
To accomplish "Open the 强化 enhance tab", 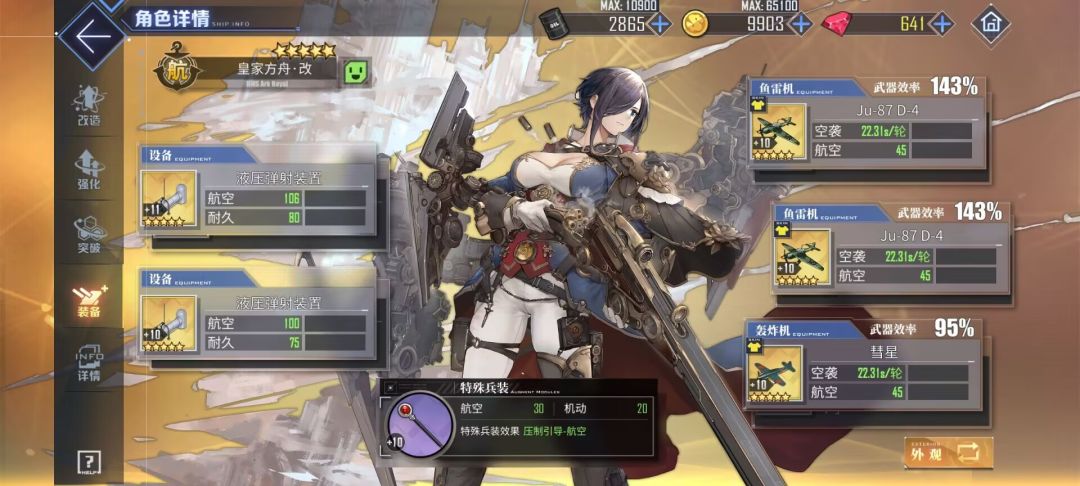I will click(x=89, y=170).
